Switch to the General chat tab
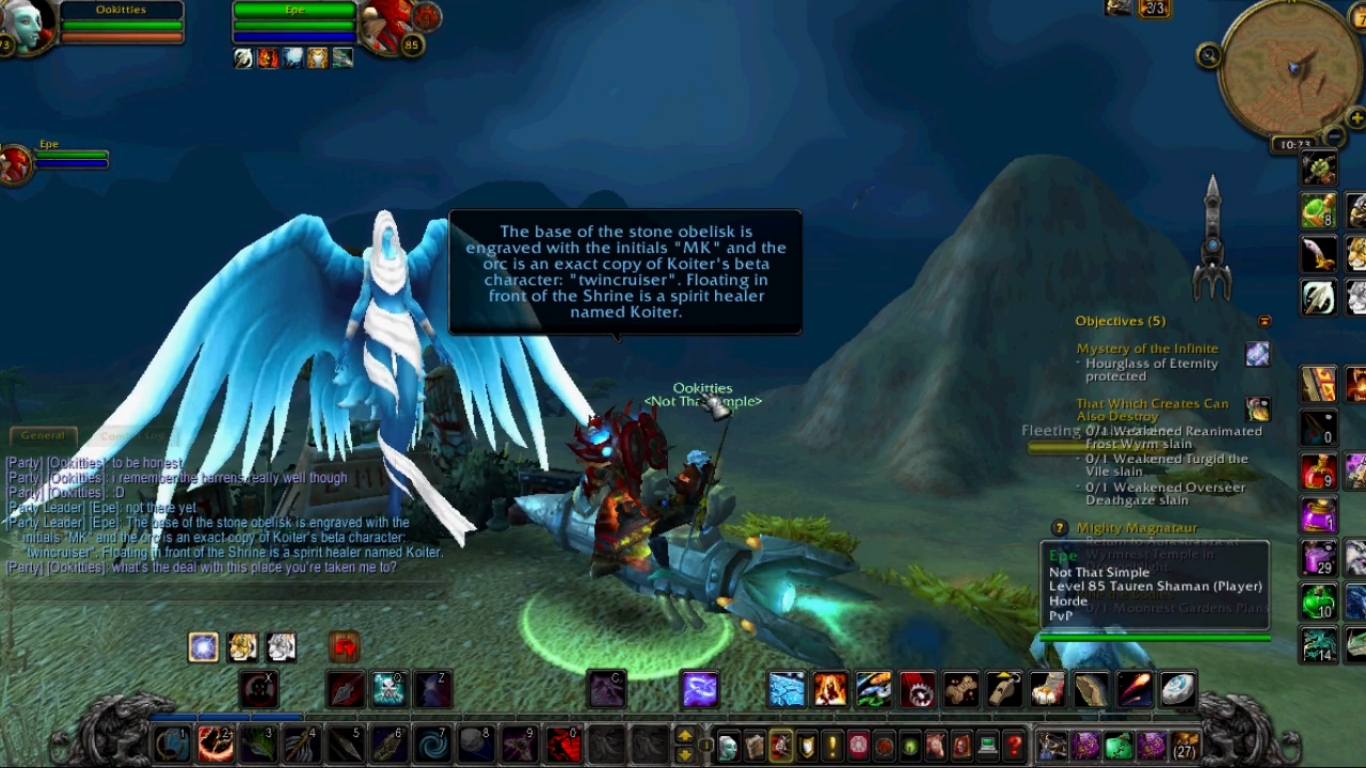The height and width of the screenshot is (768, 1366). click(x=43, y=435)
